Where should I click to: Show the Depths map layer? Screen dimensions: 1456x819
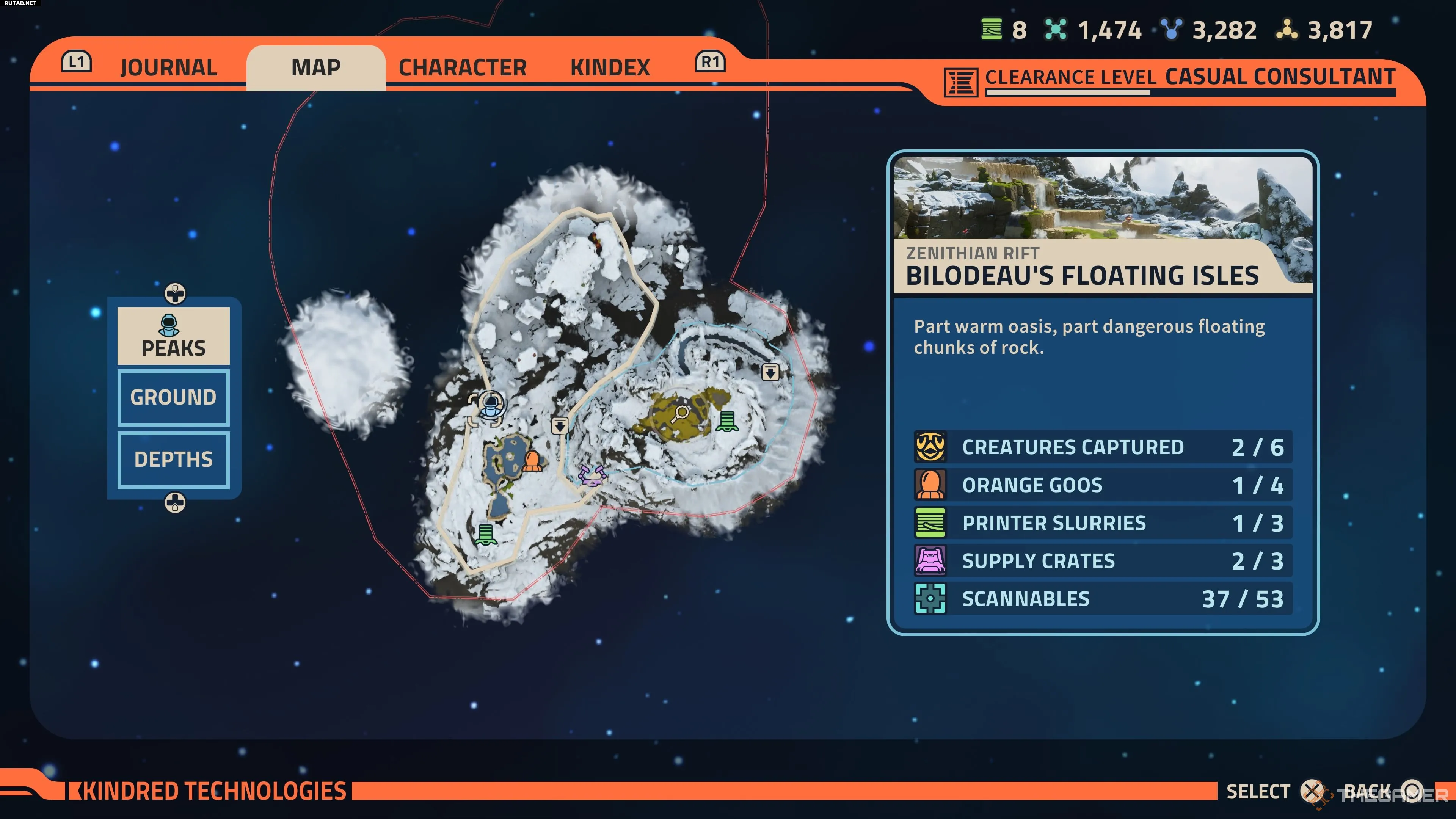click(x=174, y=460)
